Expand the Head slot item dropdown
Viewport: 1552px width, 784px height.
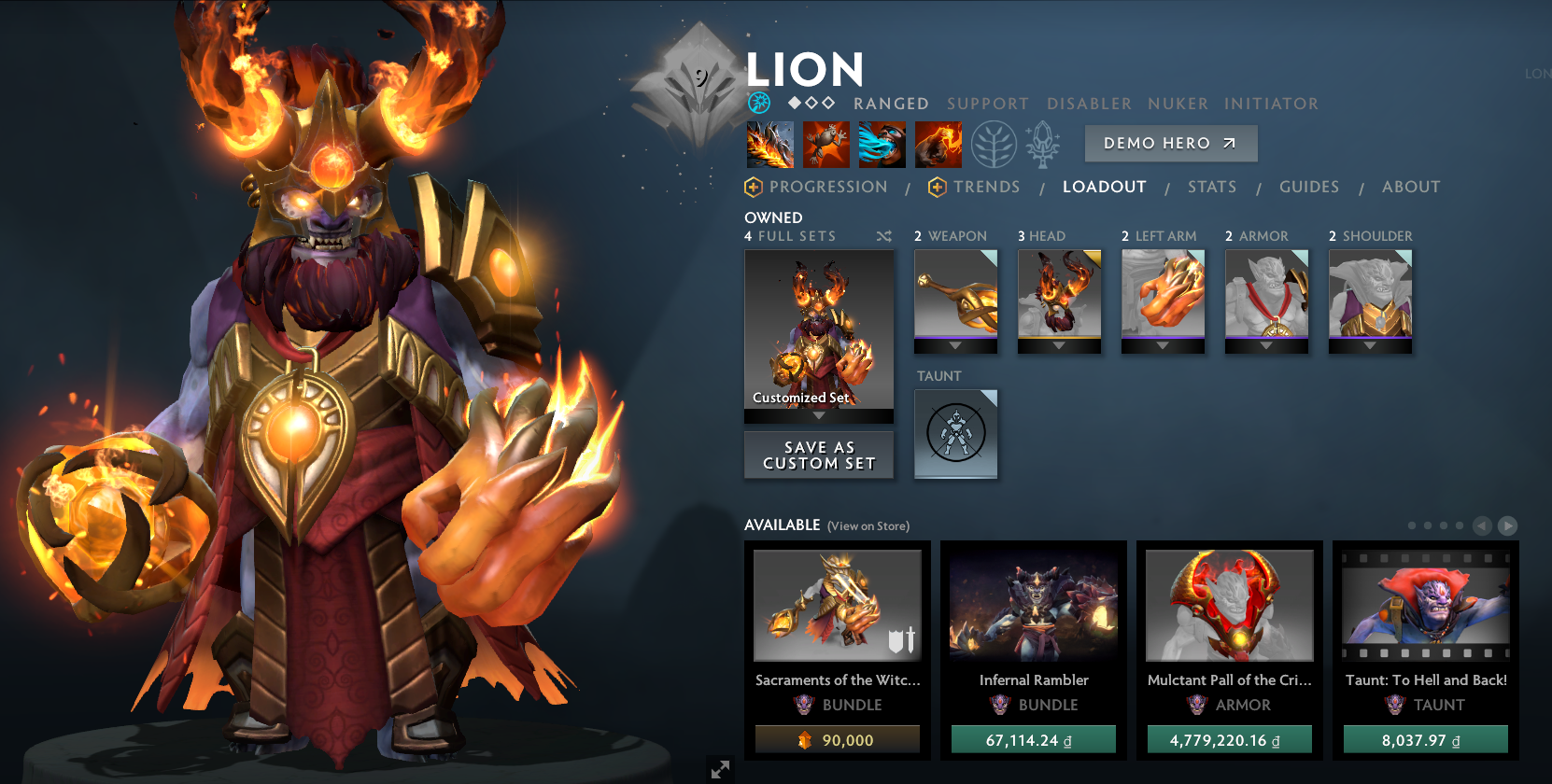1059,344
